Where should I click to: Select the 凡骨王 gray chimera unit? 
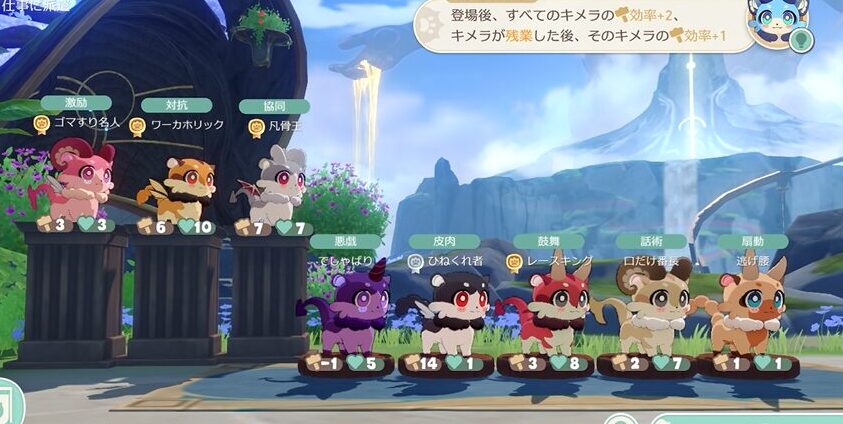point(276,184)
